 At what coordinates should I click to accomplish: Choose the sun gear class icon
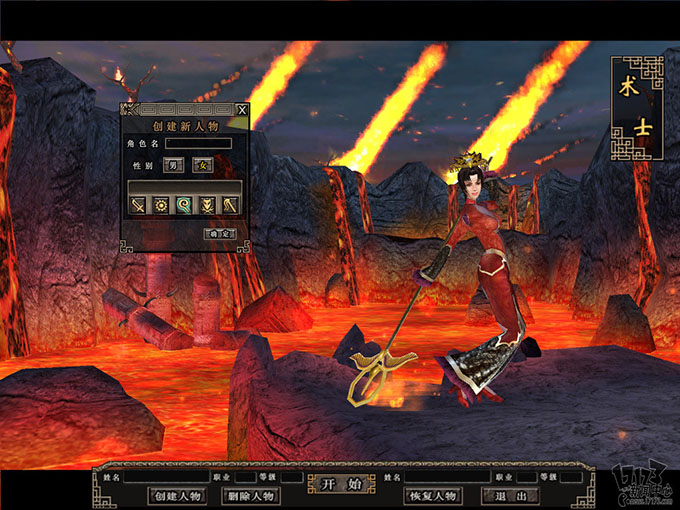coord(161,205)
